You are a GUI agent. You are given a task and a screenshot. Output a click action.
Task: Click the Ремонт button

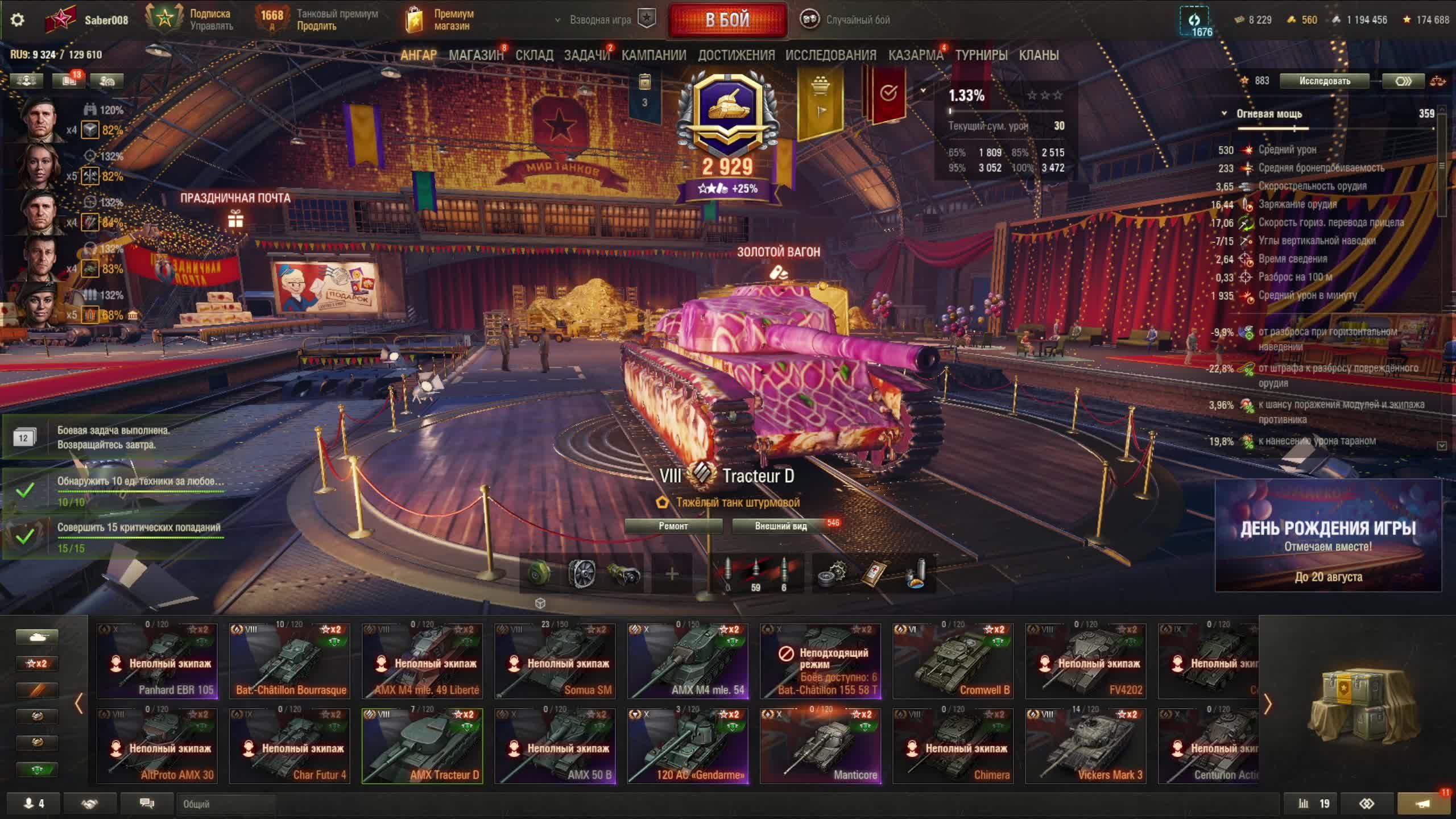(x=673, y=526)
